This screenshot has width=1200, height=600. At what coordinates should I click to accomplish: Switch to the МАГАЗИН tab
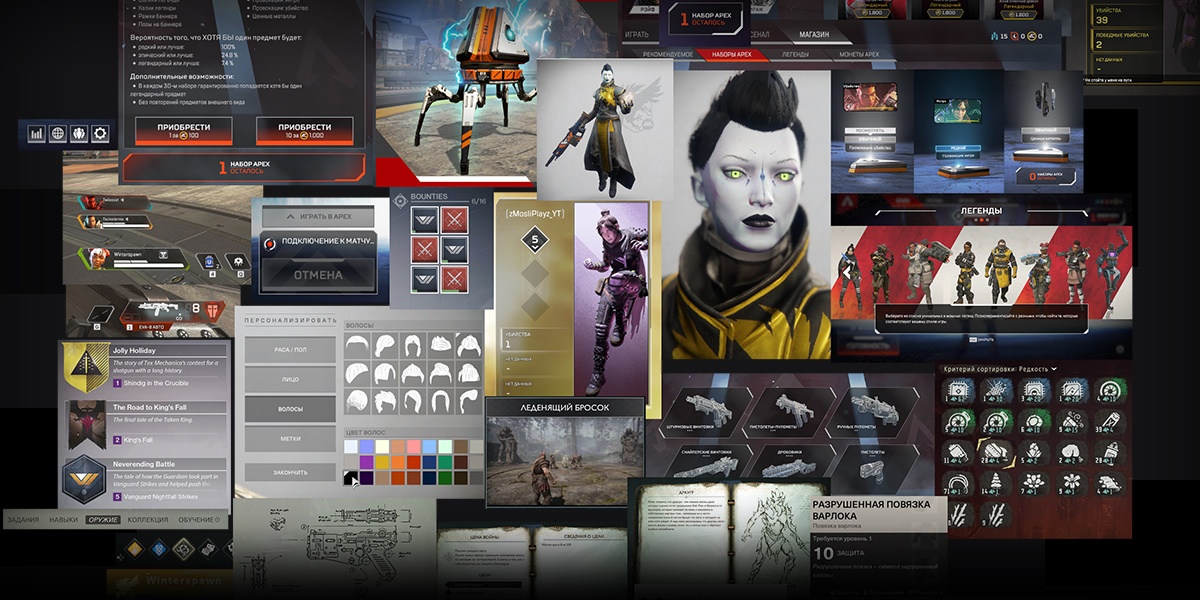813,34
